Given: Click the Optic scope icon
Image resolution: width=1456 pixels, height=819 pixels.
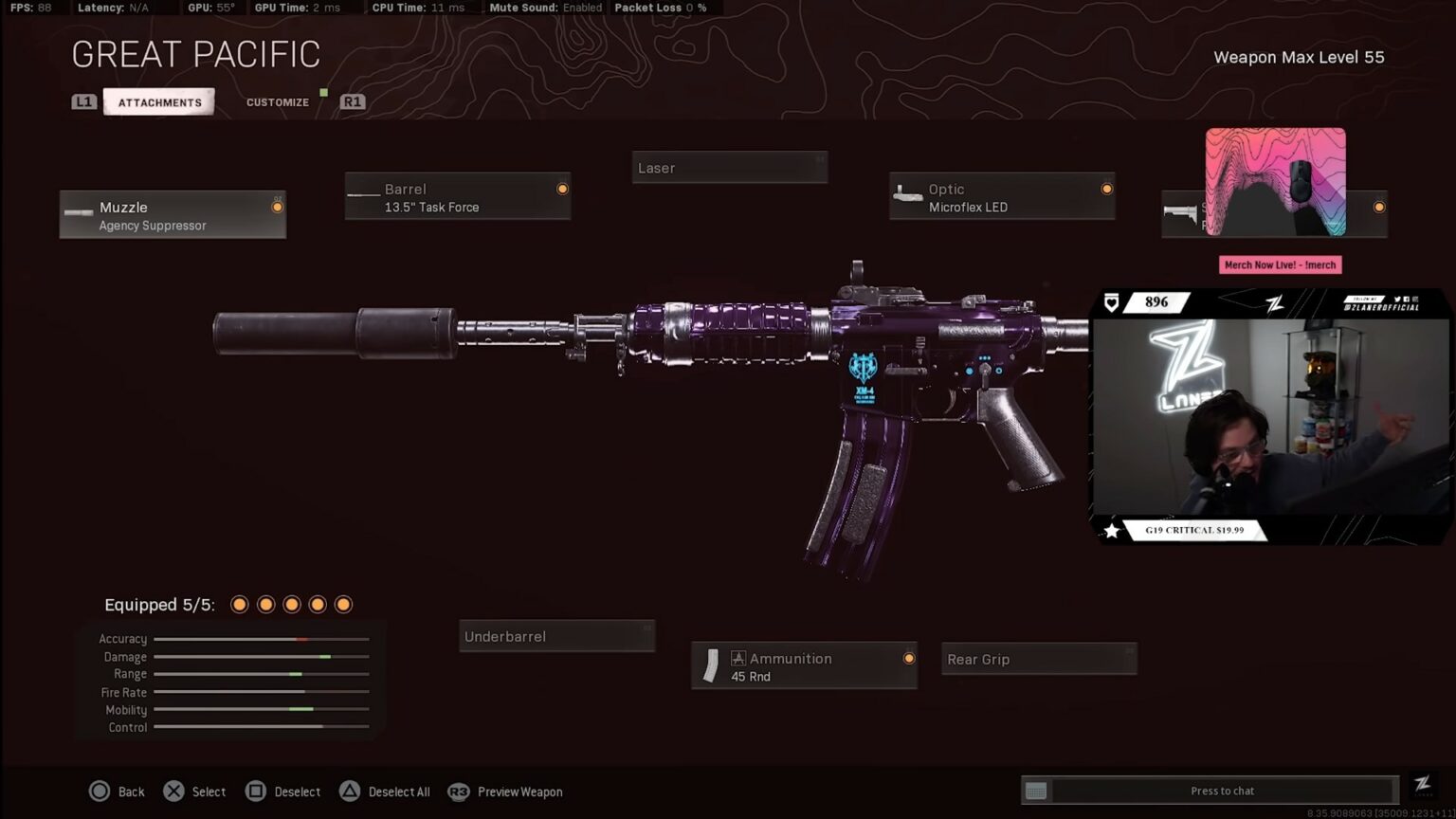Looking at the screenshot, I should [908, 195].
